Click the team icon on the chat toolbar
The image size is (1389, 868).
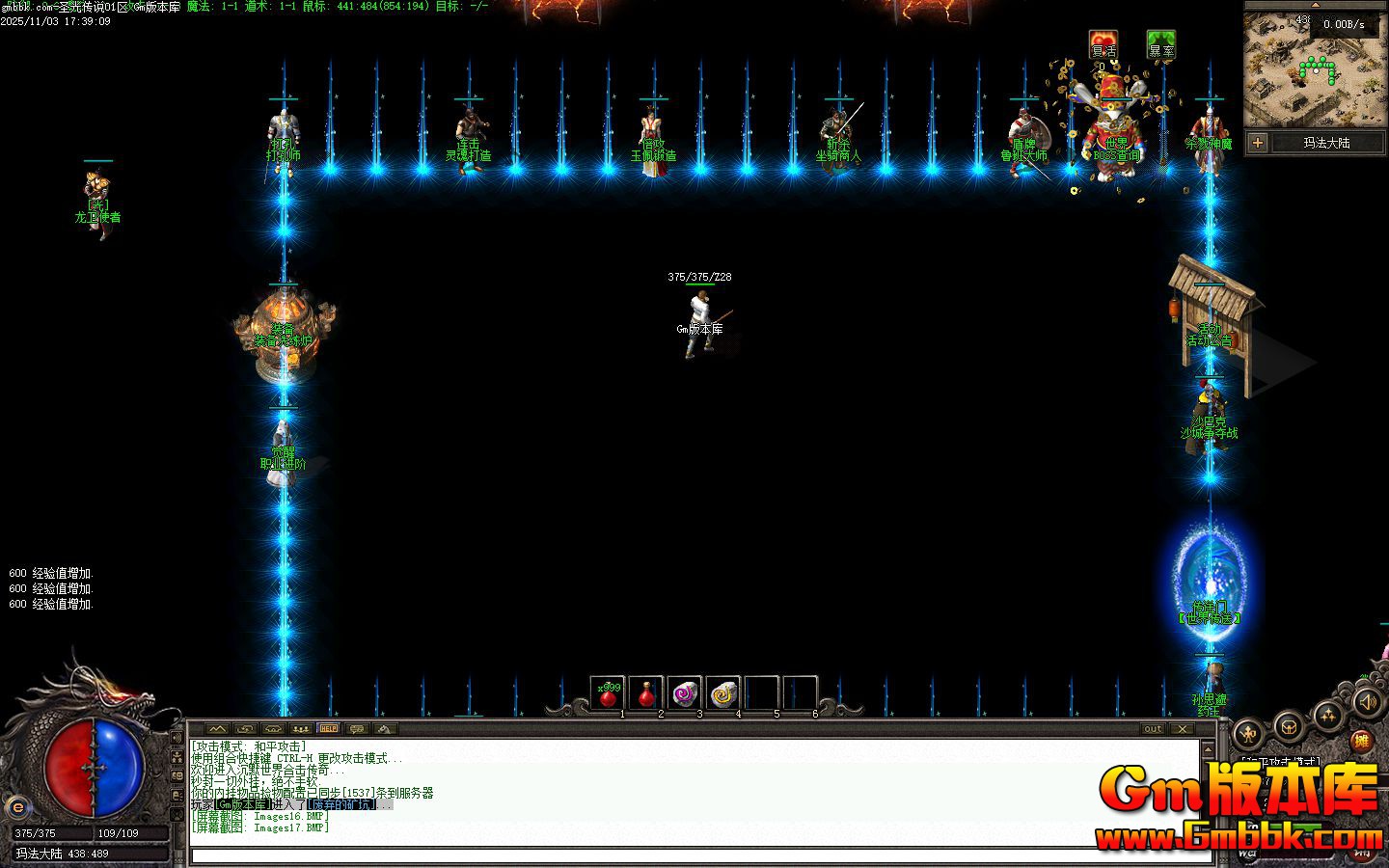[301, 729]
